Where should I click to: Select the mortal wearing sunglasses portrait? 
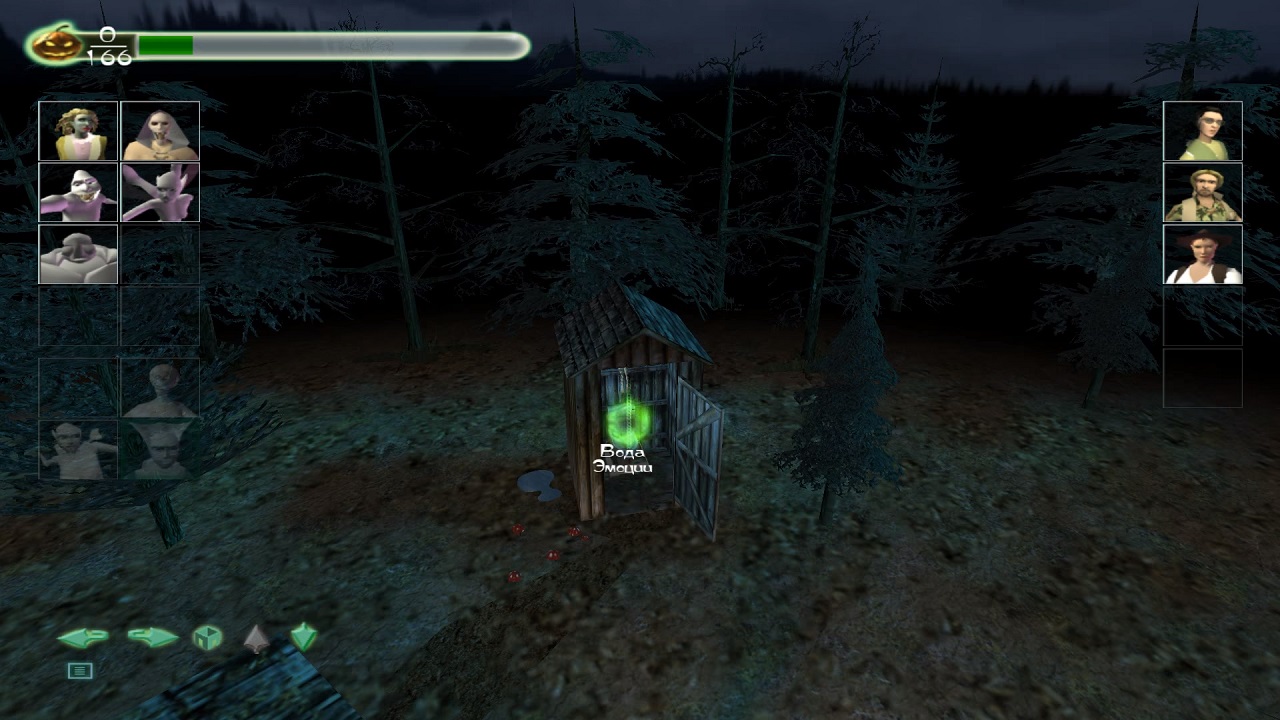tap(1202, 131)
